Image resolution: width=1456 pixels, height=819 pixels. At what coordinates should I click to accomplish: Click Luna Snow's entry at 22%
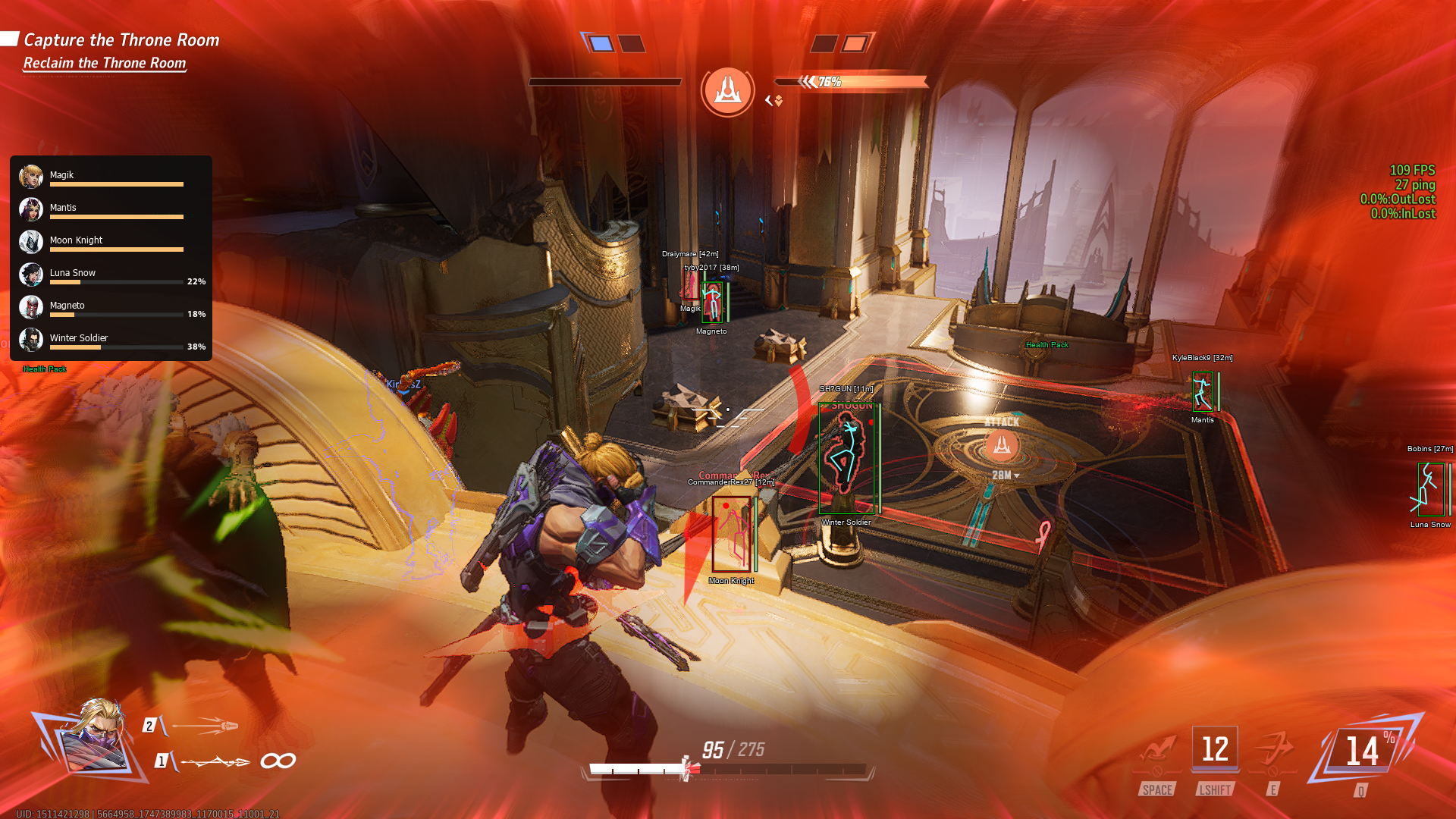pyautogui.click(x=111, y=275)
